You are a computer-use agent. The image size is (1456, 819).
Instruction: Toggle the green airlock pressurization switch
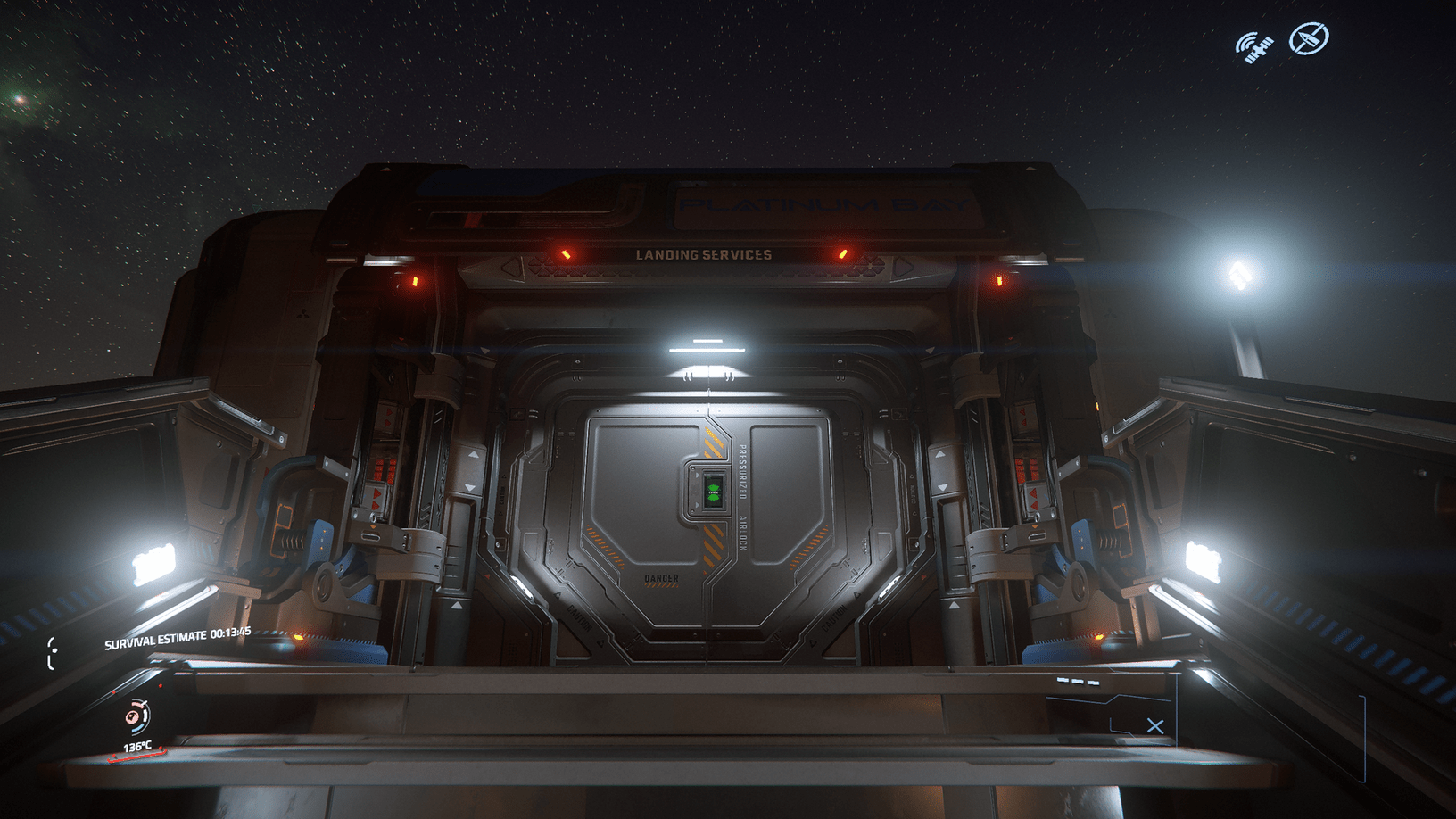point(713,492)
